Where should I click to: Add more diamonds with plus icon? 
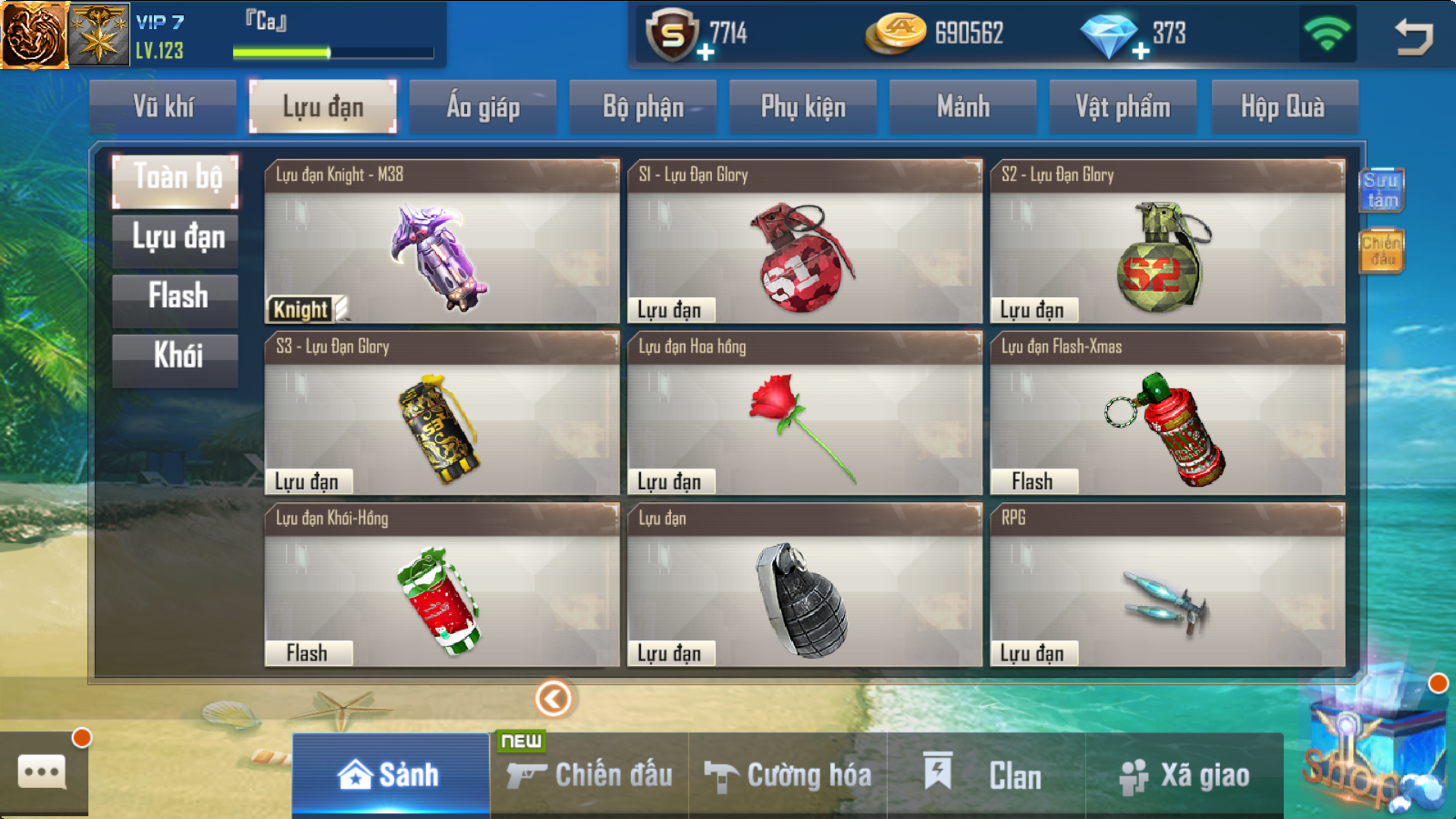1141,51
